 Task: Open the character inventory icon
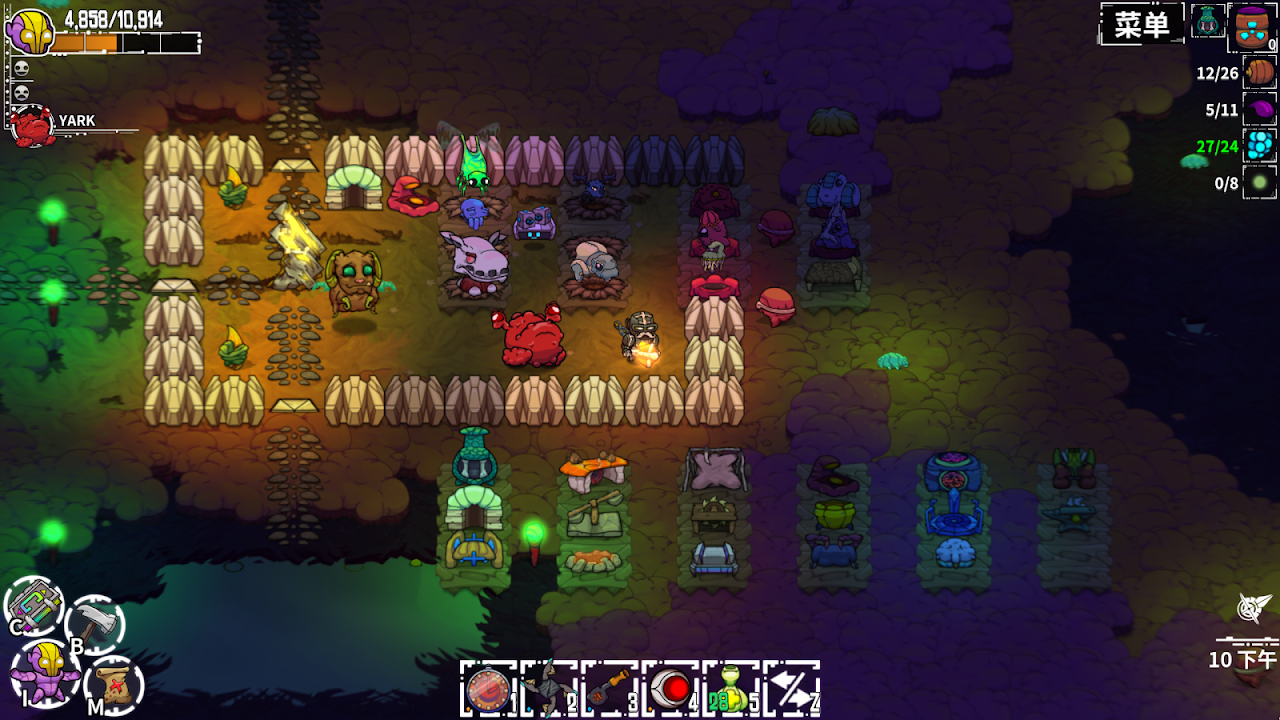point(45,672)
